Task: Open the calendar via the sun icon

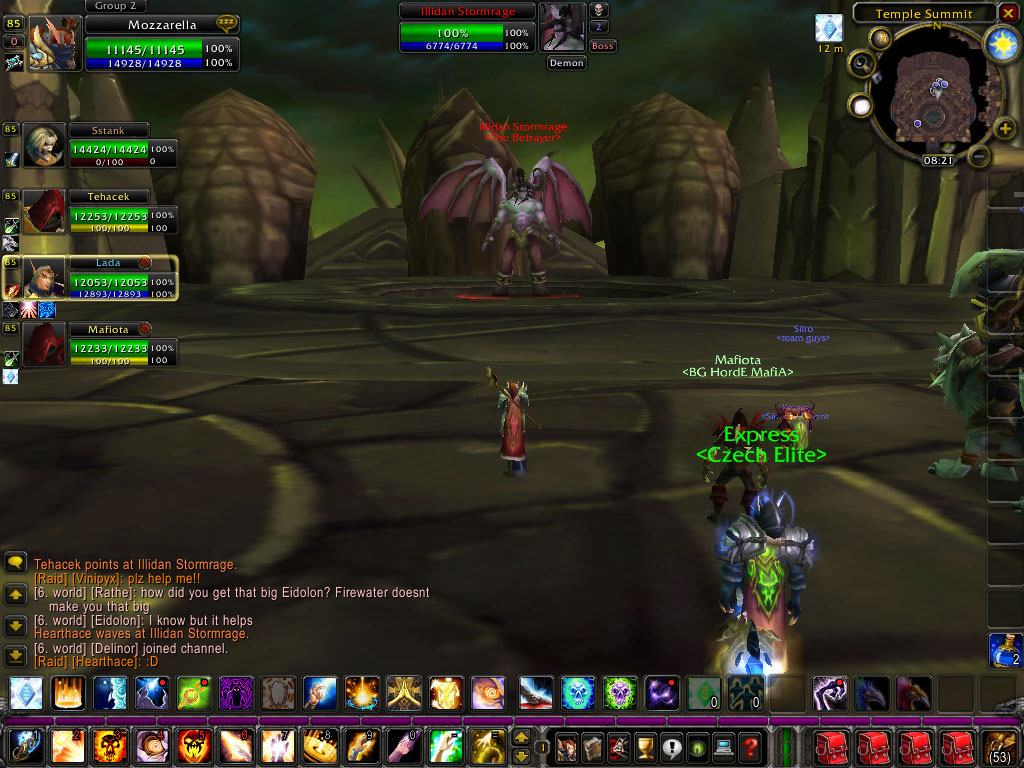Action: click(x=1001, y=42)
